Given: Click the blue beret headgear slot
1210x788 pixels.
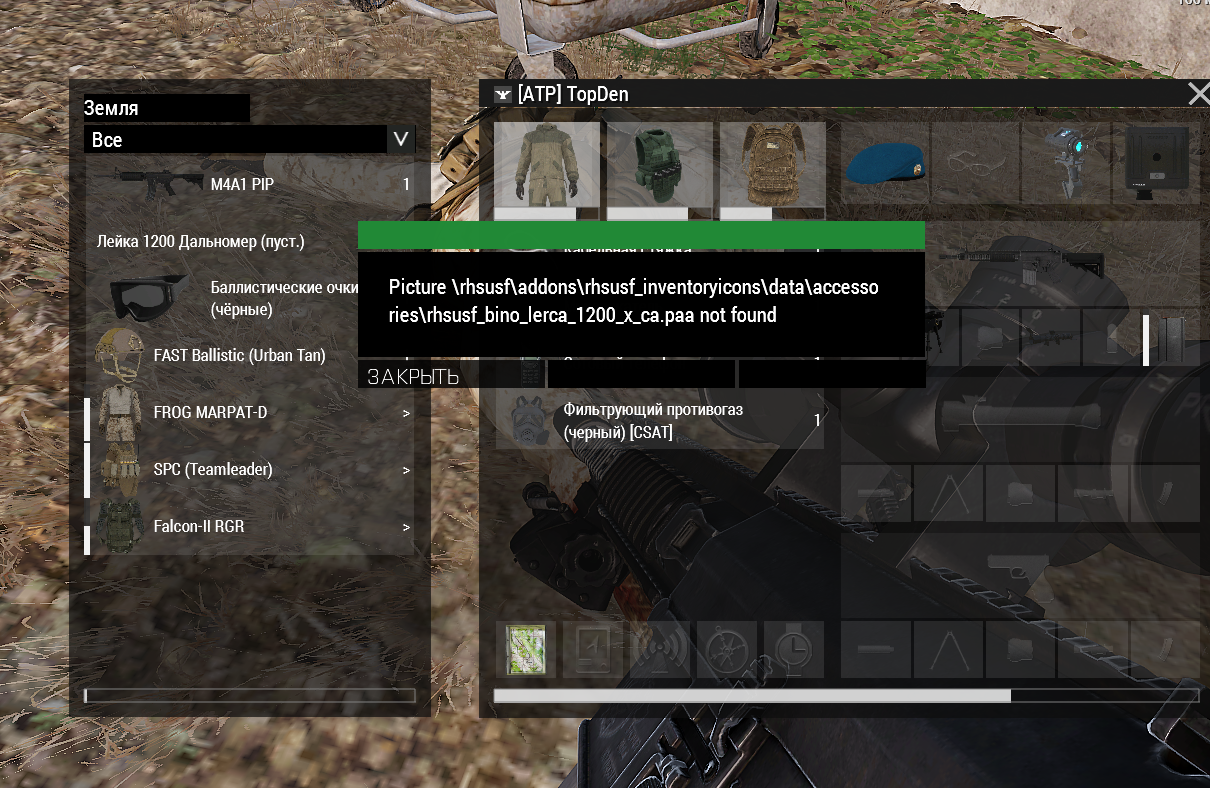Looking at the screenshot, I should pos(885,160).
